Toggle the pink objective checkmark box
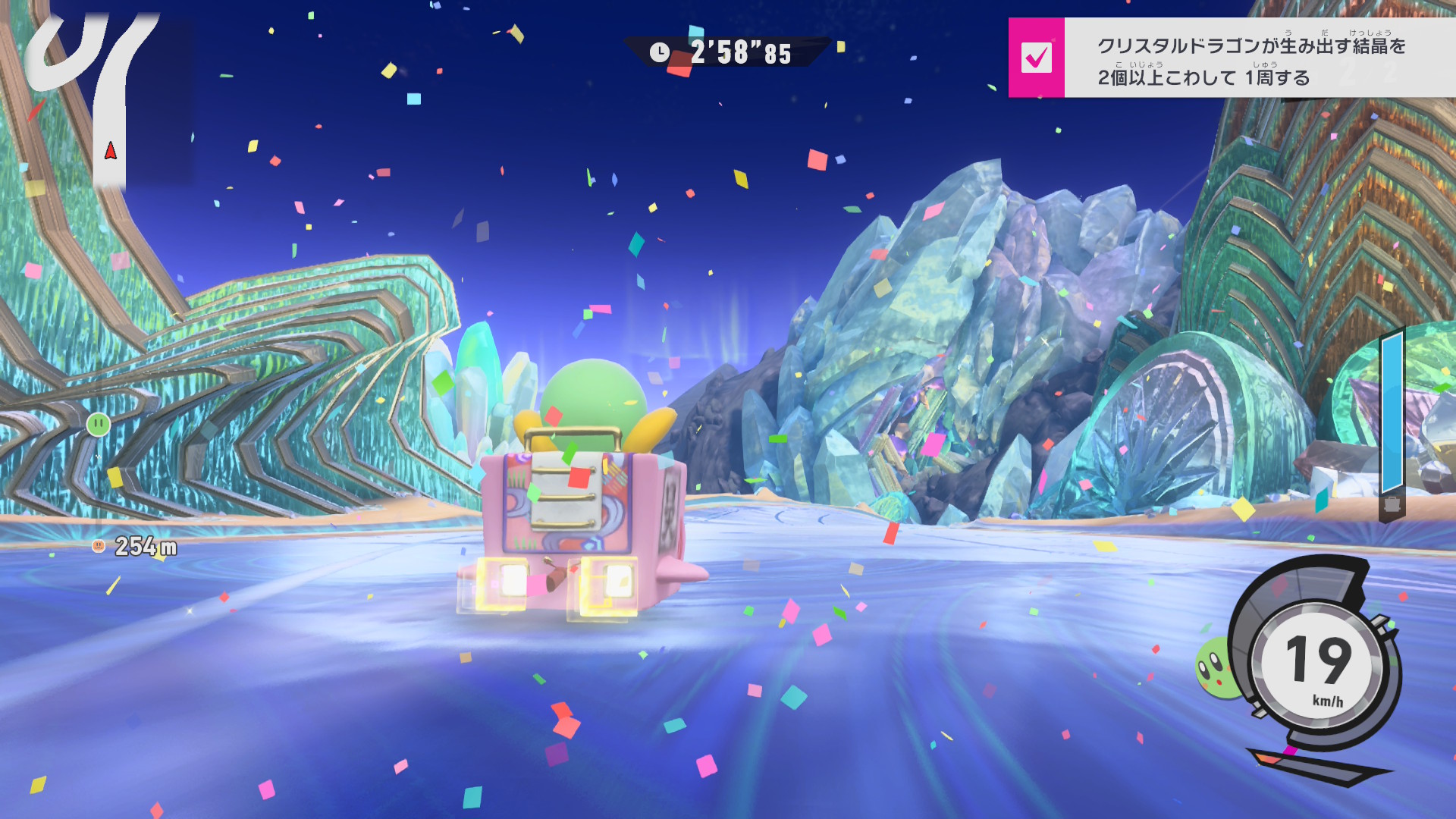The height and width of the screenshot is (819, 1456). [1036, 58]
